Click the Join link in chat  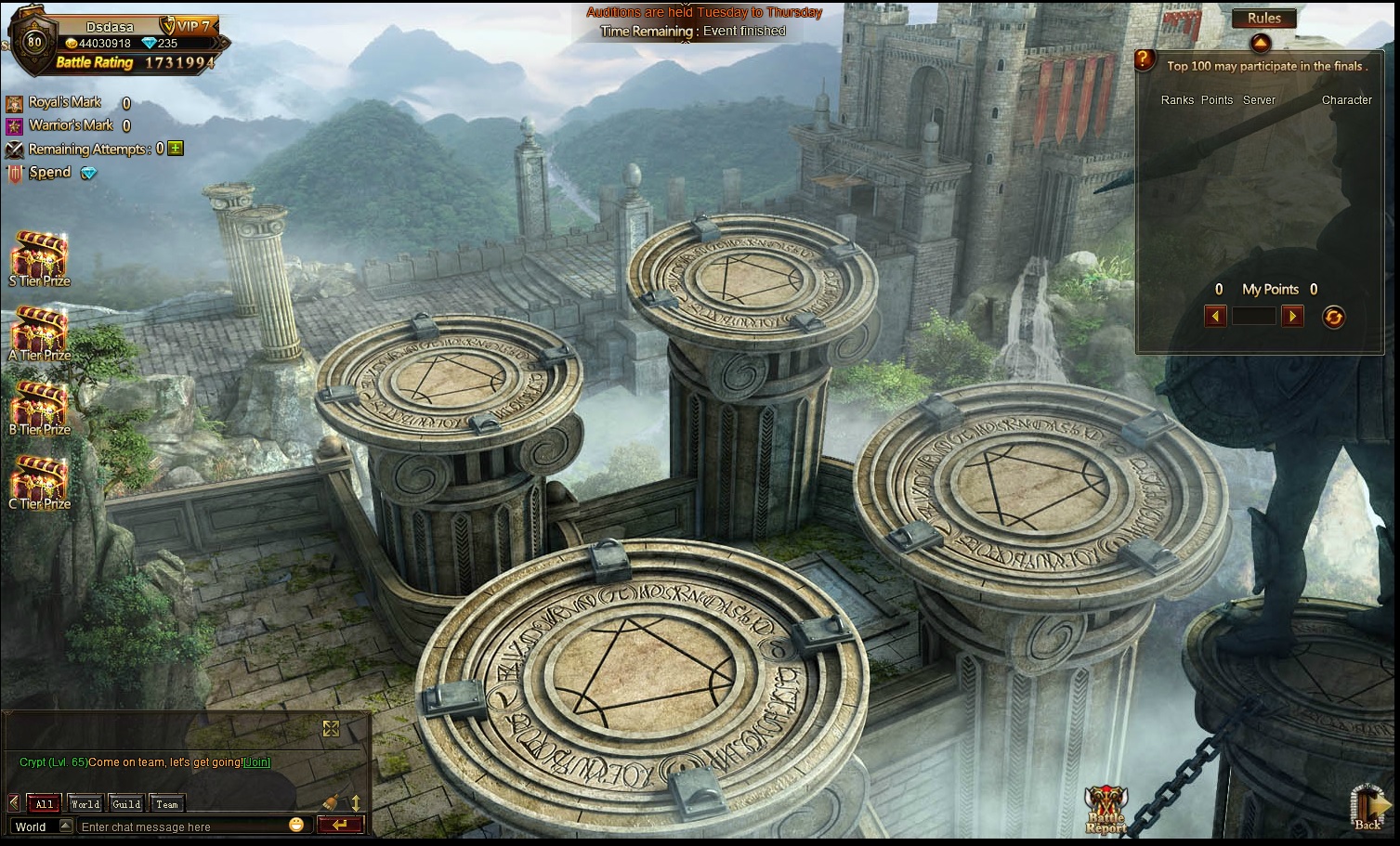pos(256,762)
